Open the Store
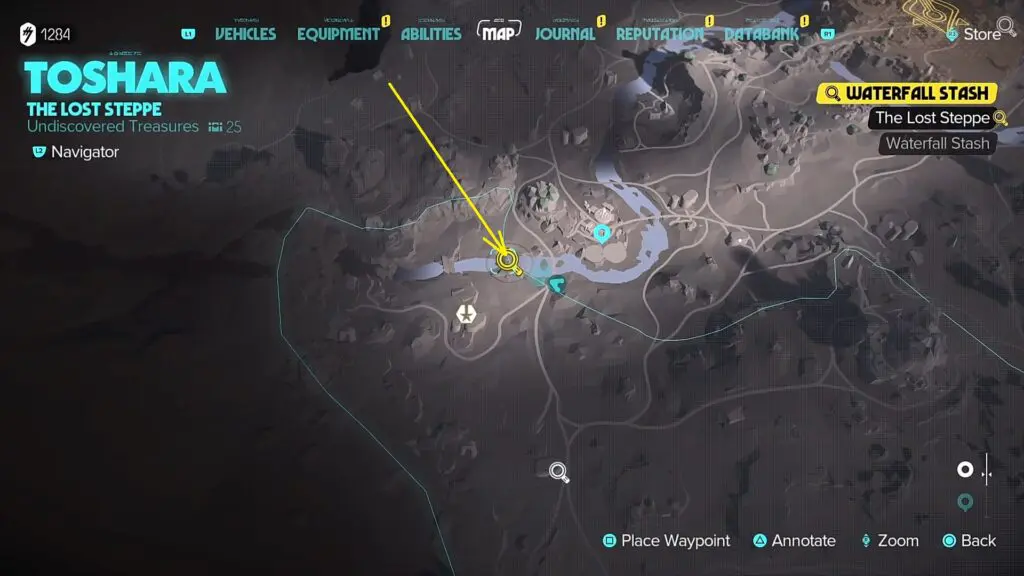Viewport: 1024px width, 576px height. 973,34
